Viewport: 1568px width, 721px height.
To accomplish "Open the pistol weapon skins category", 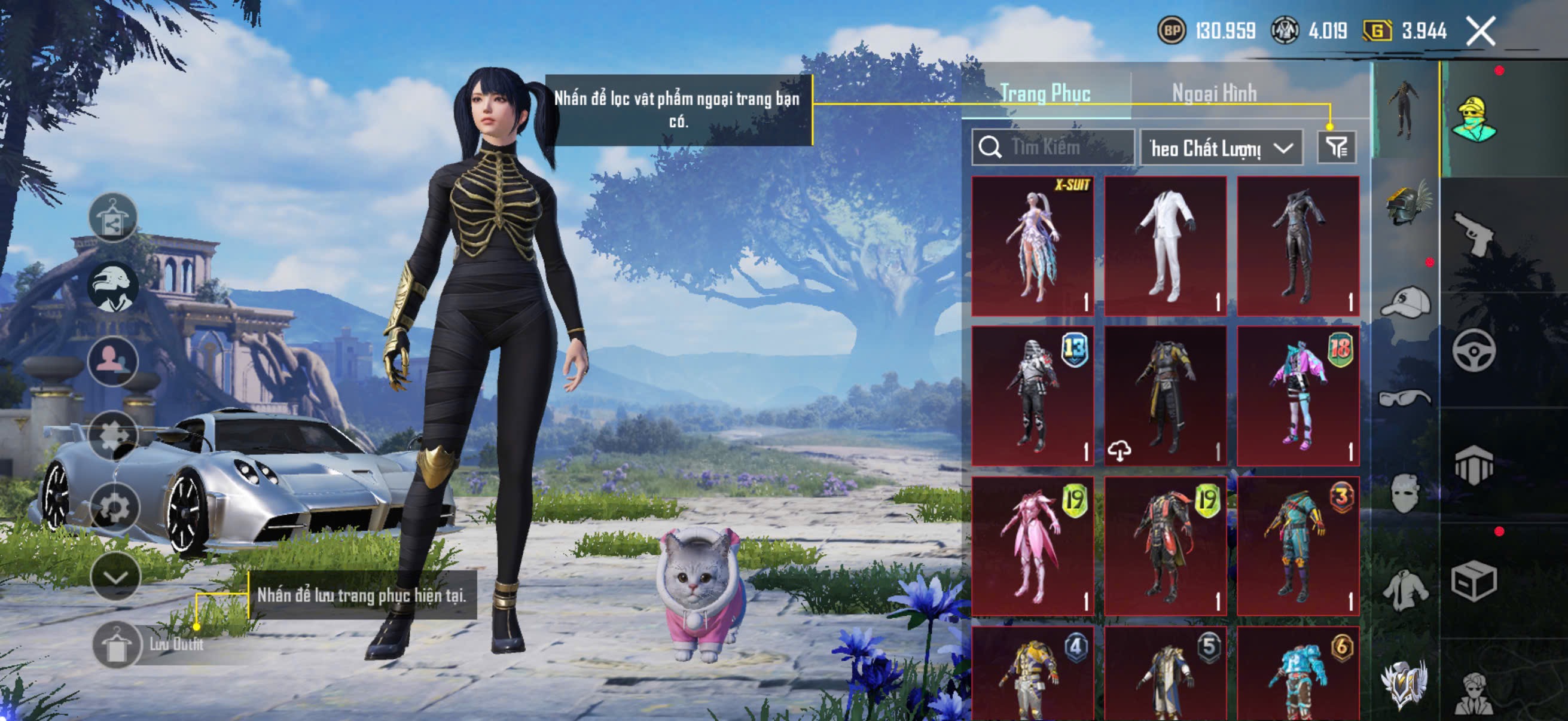I will click(x=1473, y=233).
